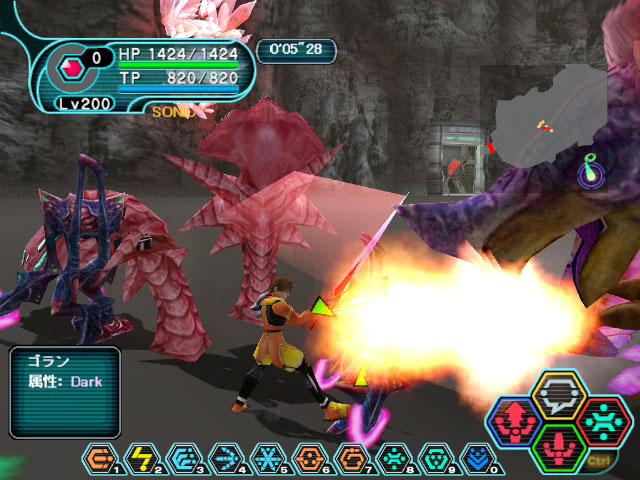Open the speech bubble chat action hexagon
The height and width of the screenshot is (480, 640).
tap(558, 394)
